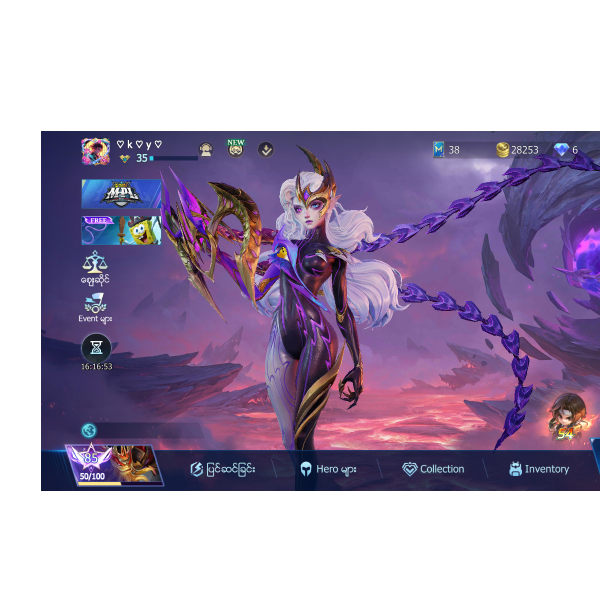Open the icon marked NEW
The image size is (600, 600).
coord(236,149)
